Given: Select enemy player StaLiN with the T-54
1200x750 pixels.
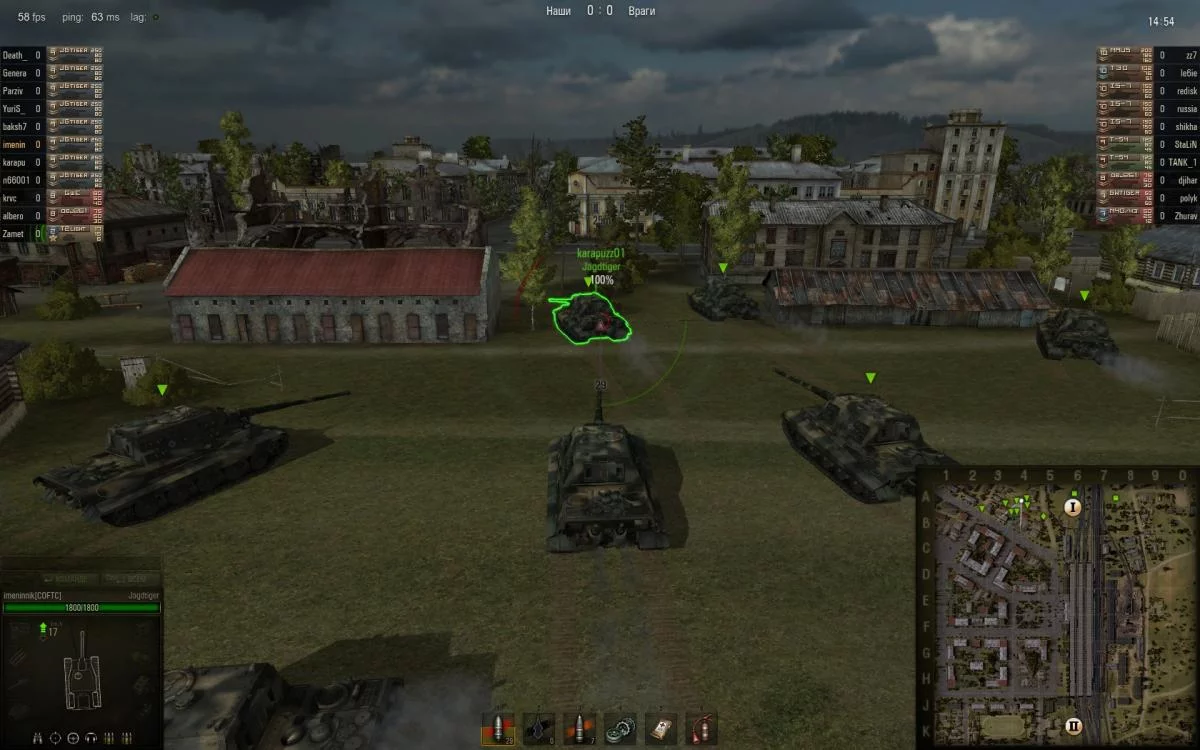Looking at the screenshot, I should (1184, 145).
